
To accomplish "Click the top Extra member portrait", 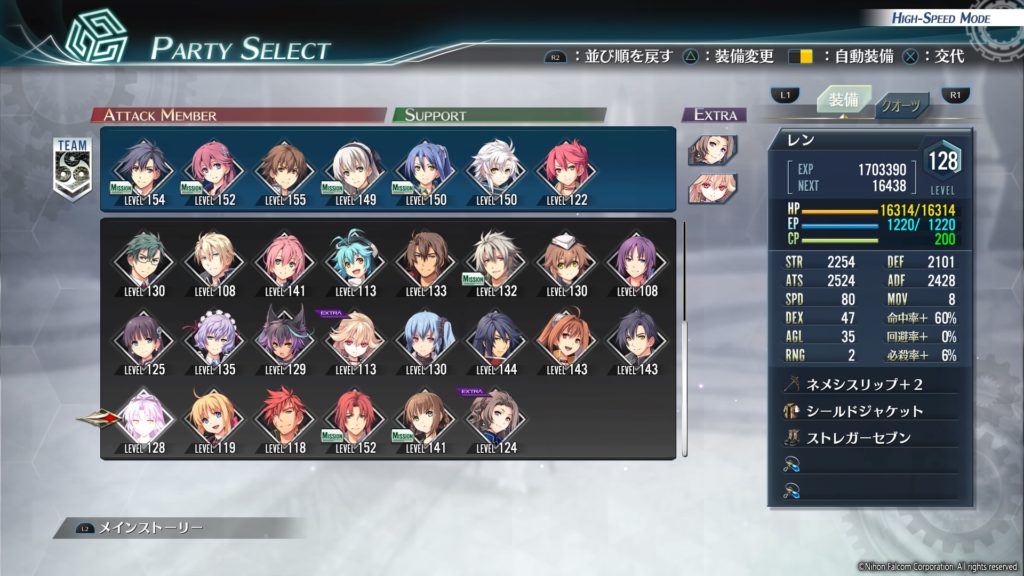I will point(712,150).
